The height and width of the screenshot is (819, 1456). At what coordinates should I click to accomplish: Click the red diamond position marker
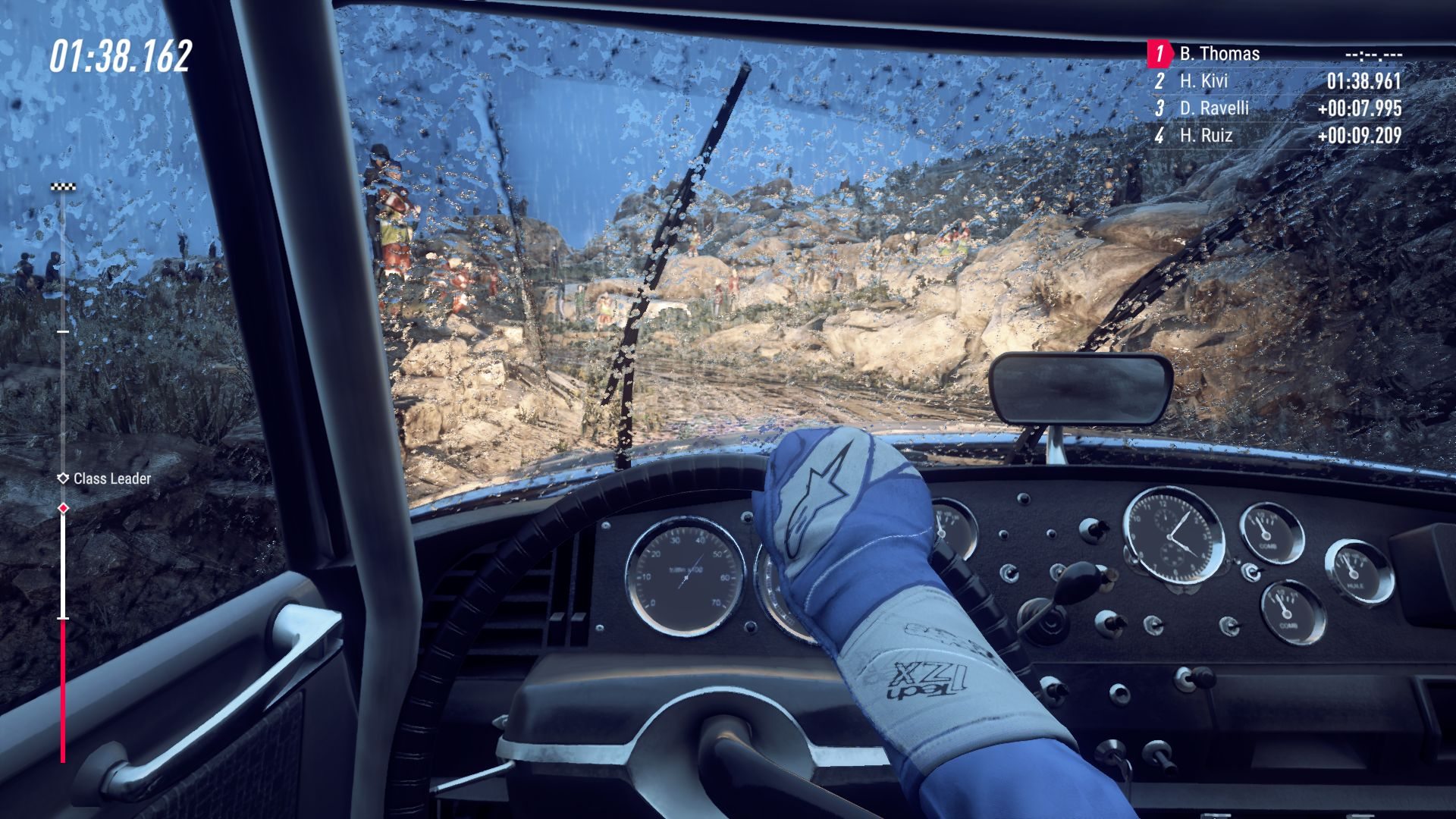point(64,508)
